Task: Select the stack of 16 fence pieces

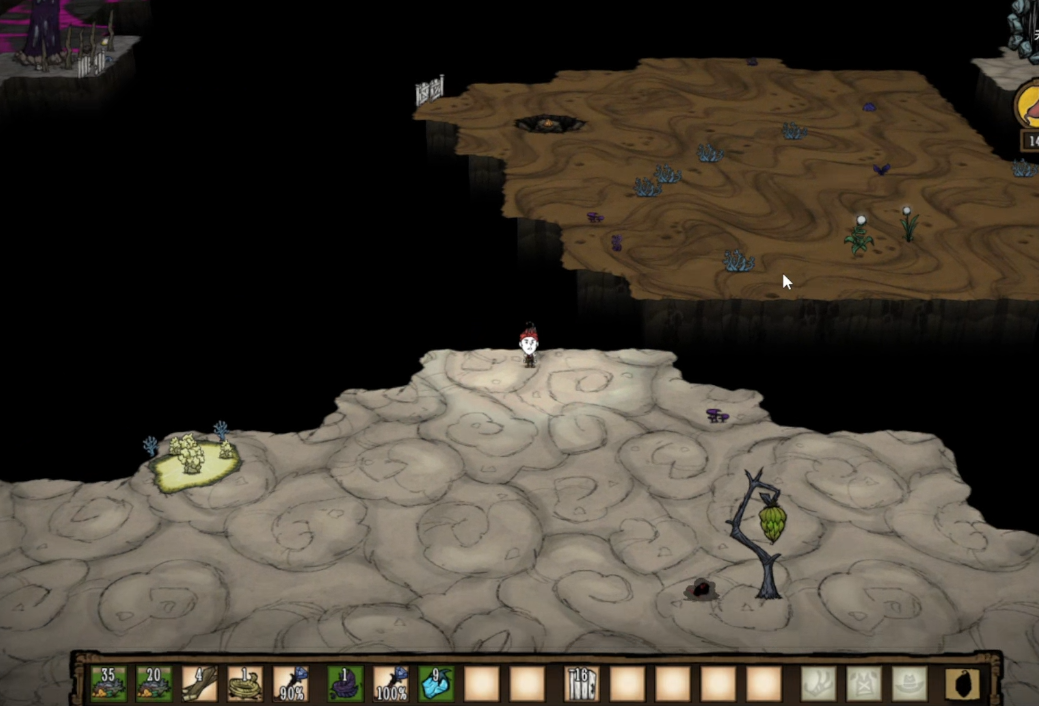Action: tap(581, 683)
